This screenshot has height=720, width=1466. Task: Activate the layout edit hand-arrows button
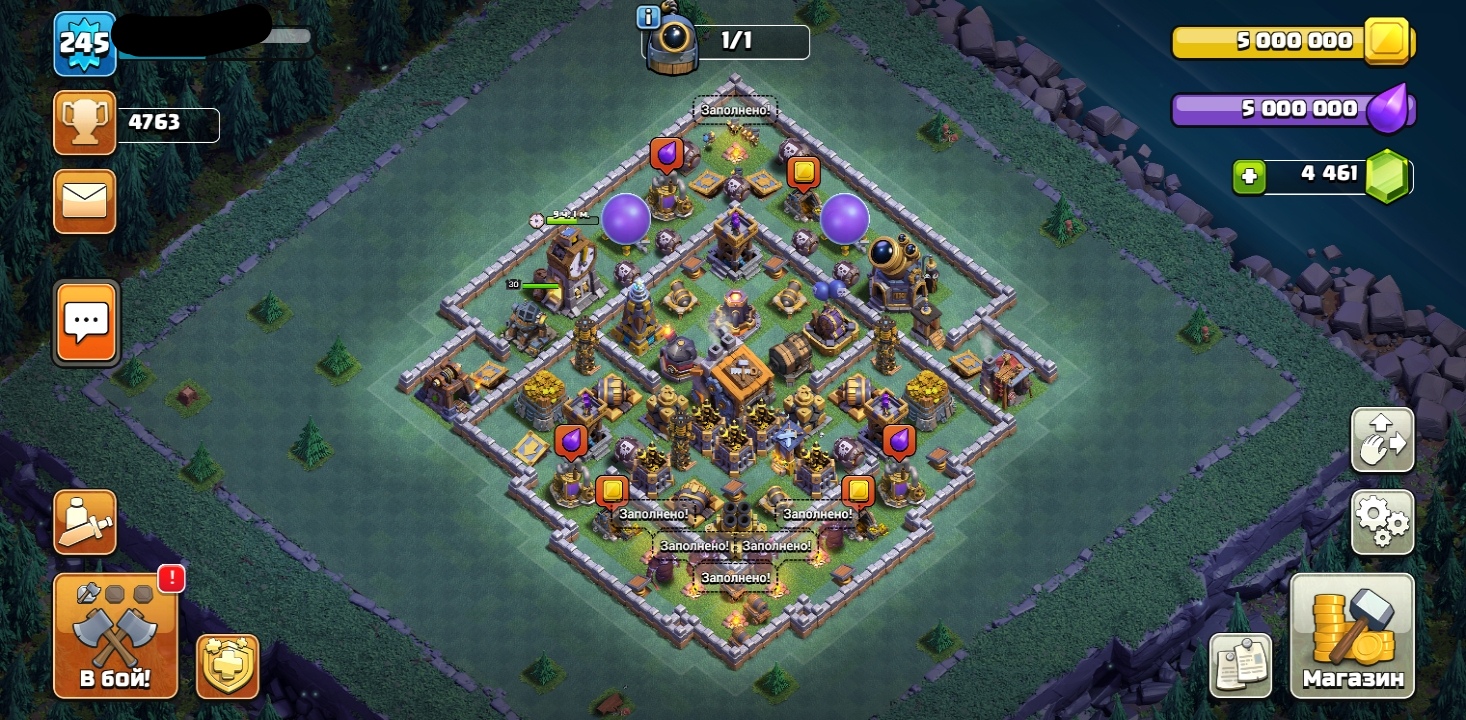click(x=1382, y=439)
